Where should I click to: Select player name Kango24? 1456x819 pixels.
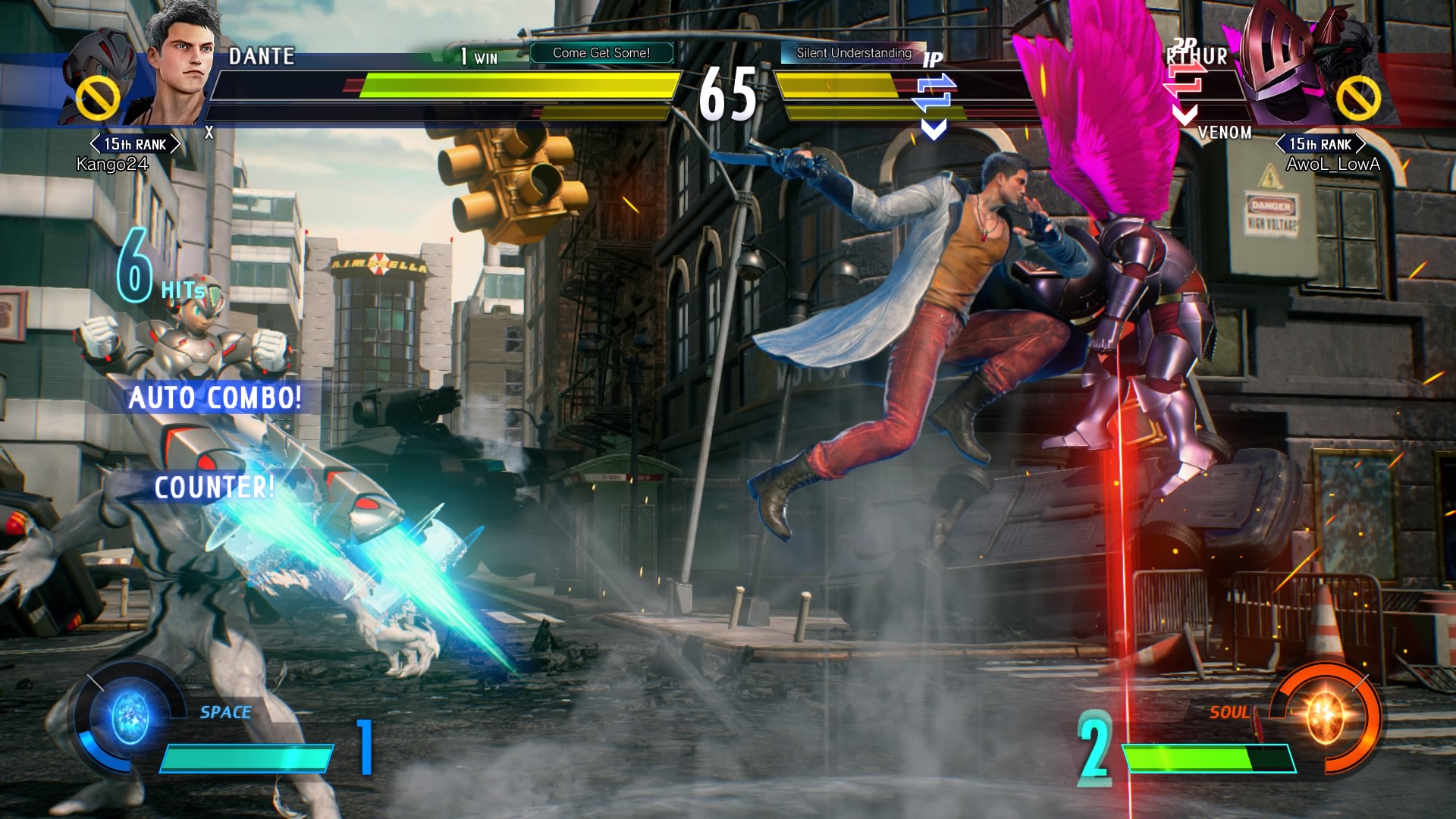[112, 165]
